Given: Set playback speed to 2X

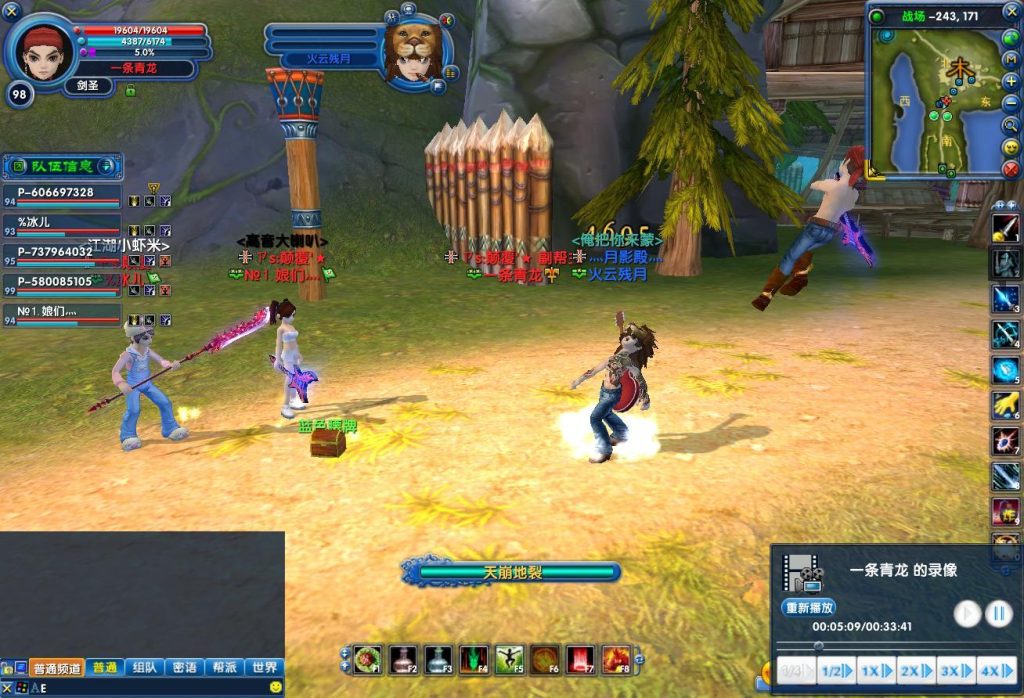Looking at the screenshot, I should click(915, 670).
